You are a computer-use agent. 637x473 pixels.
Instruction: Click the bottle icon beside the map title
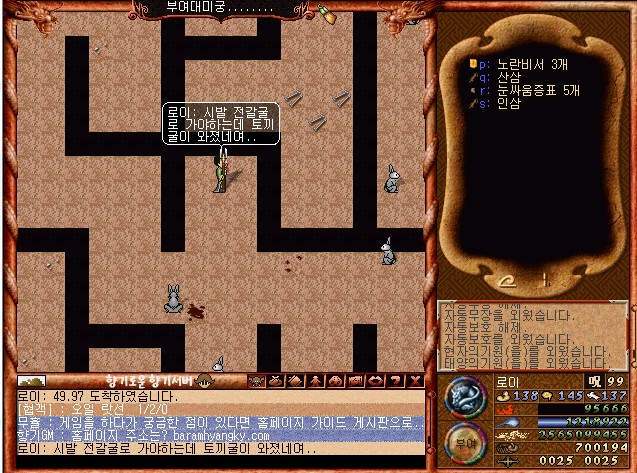(328, 12)
